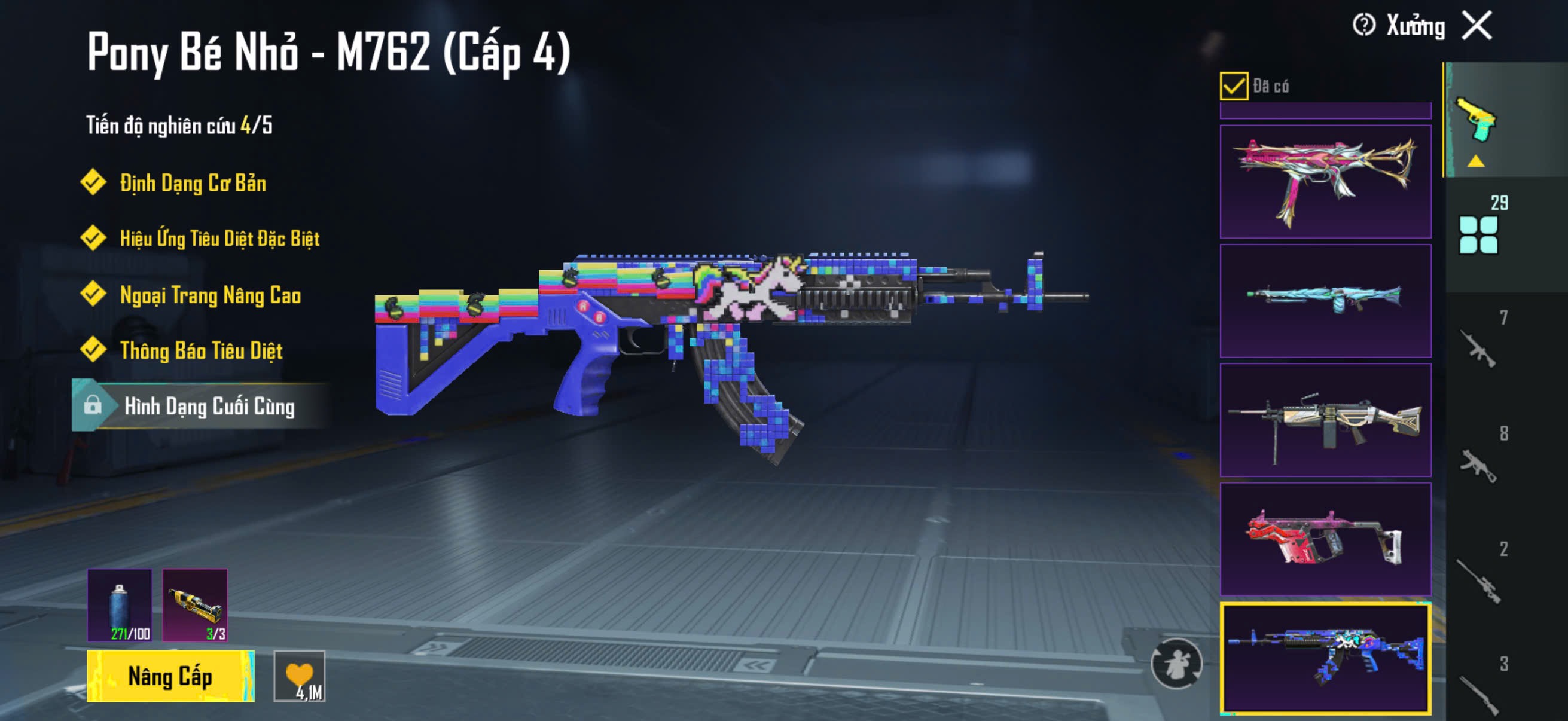Show the Hiệu Ứng Tiêu Diệt Đặc Biệt stage

pyautogui.click(x=219, y=239)
